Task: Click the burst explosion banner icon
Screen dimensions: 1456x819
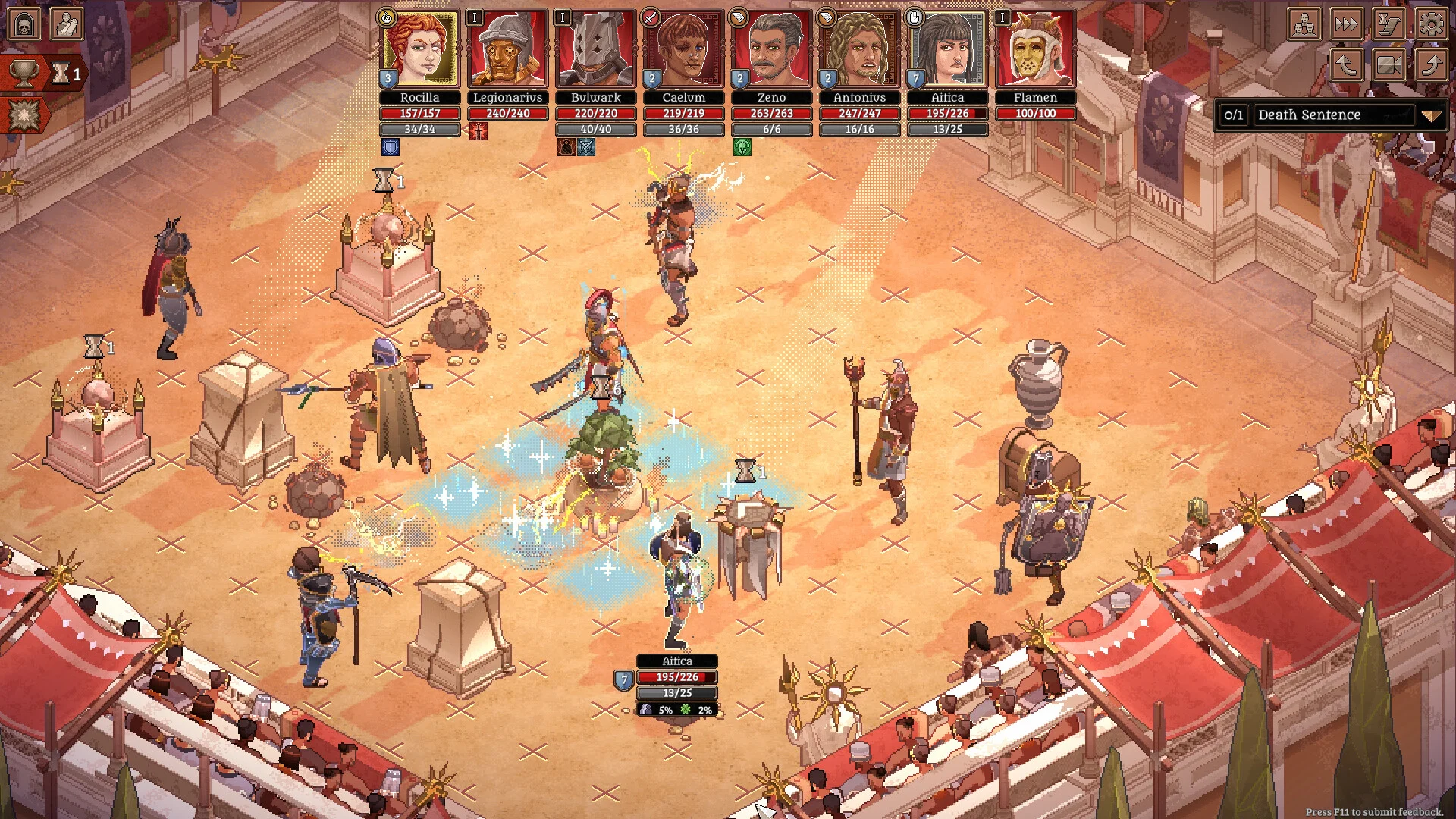Action: click(x=24, y=115)
